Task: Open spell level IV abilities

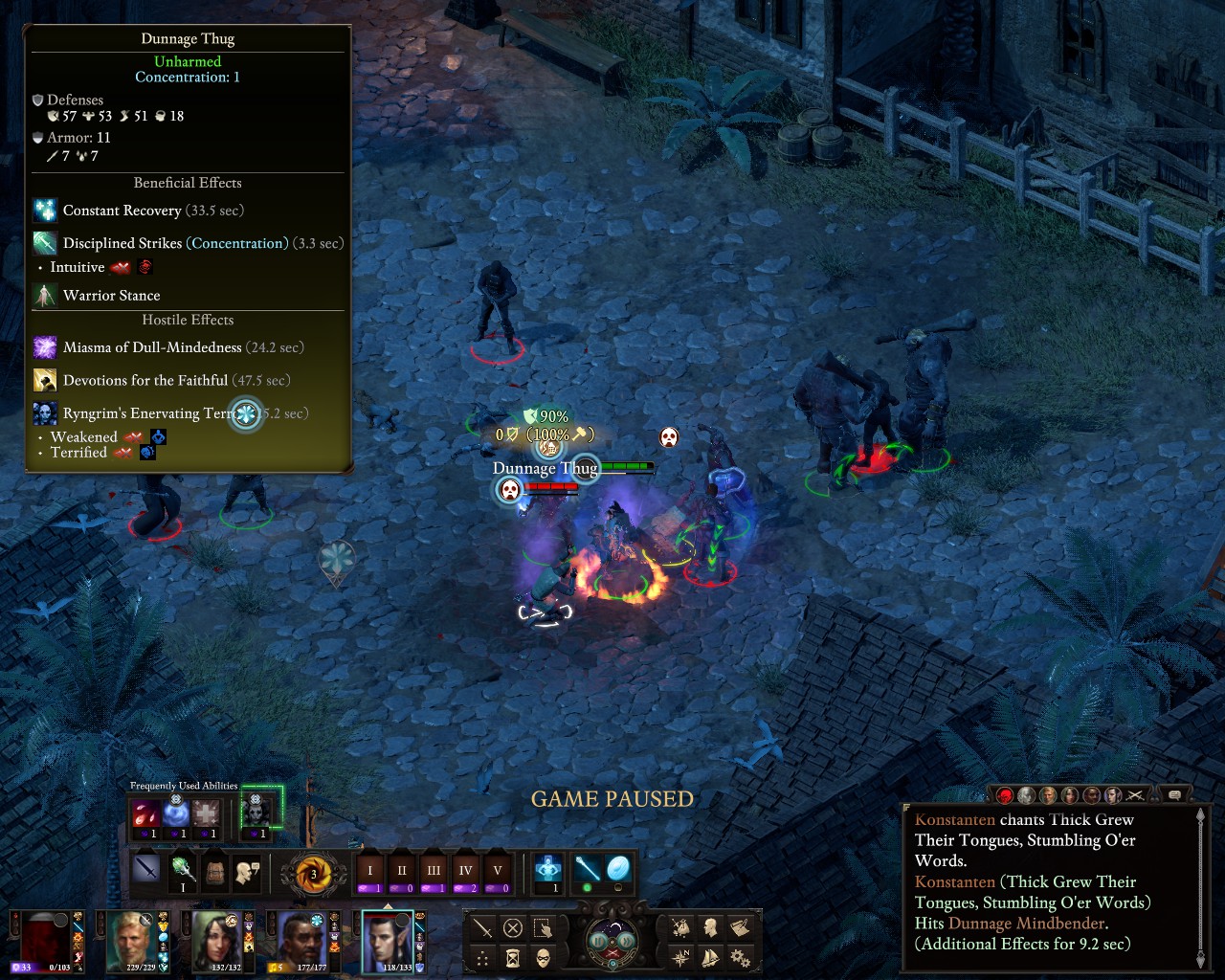Action: (466, 871)
